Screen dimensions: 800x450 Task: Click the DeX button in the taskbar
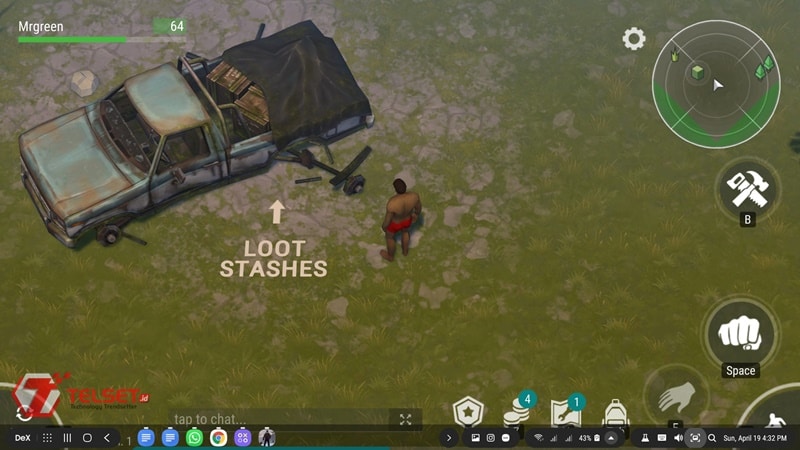pyautogui.click(x=21, y=438)
